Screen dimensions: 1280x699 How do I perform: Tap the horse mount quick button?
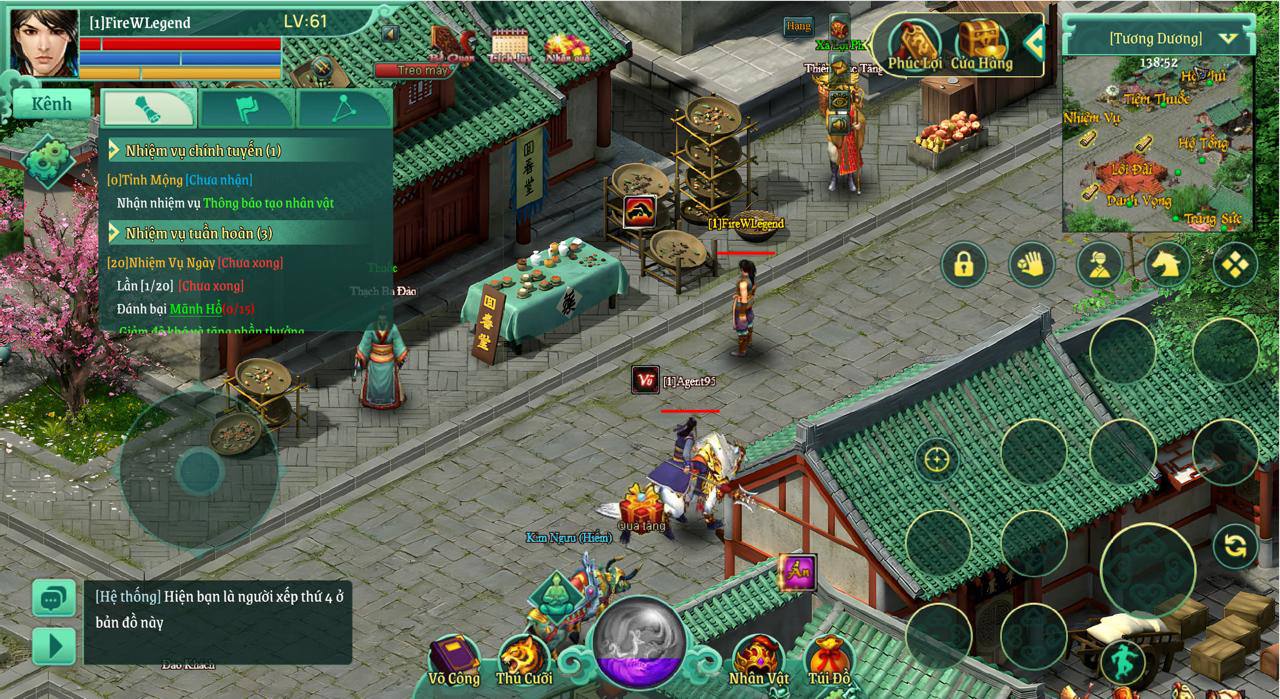click(1167, 264)
